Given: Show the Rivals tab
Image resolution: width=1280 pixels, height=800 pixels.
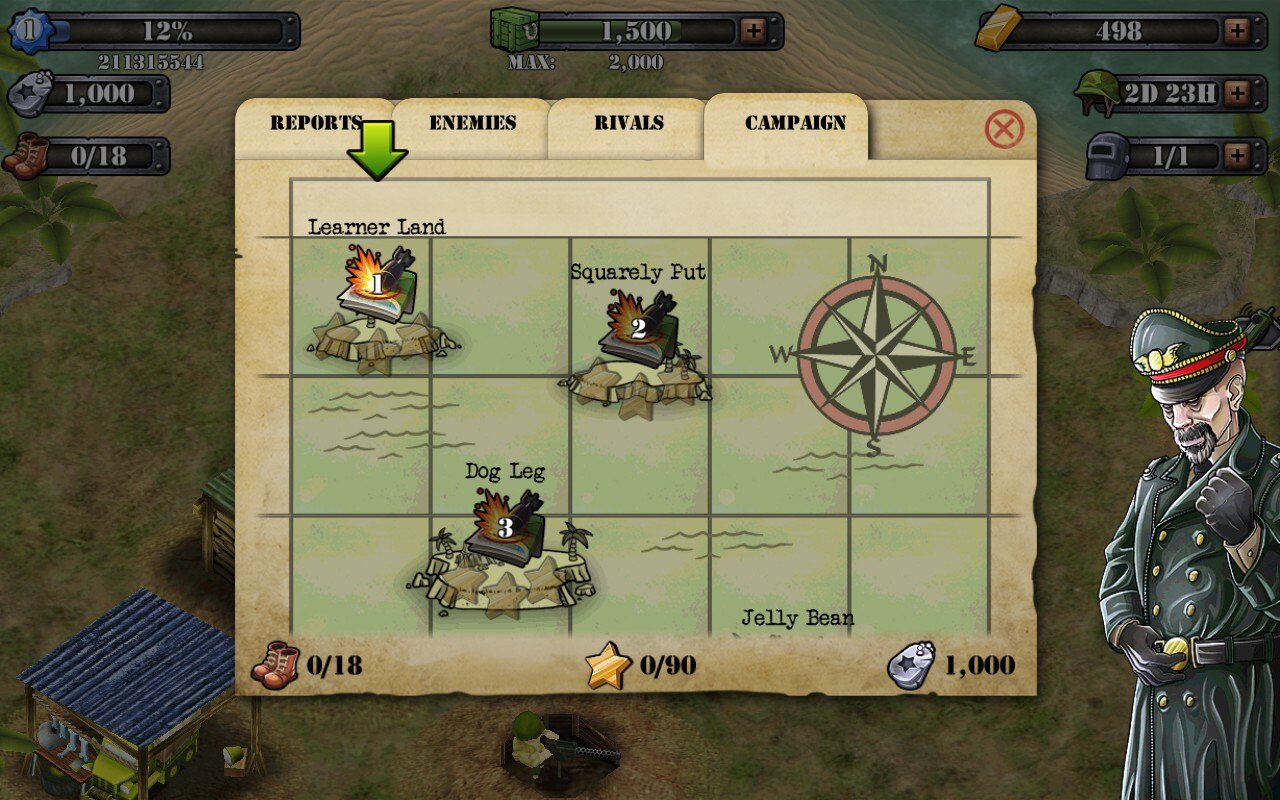Looking at the screenshot, I should coord(629,124).
